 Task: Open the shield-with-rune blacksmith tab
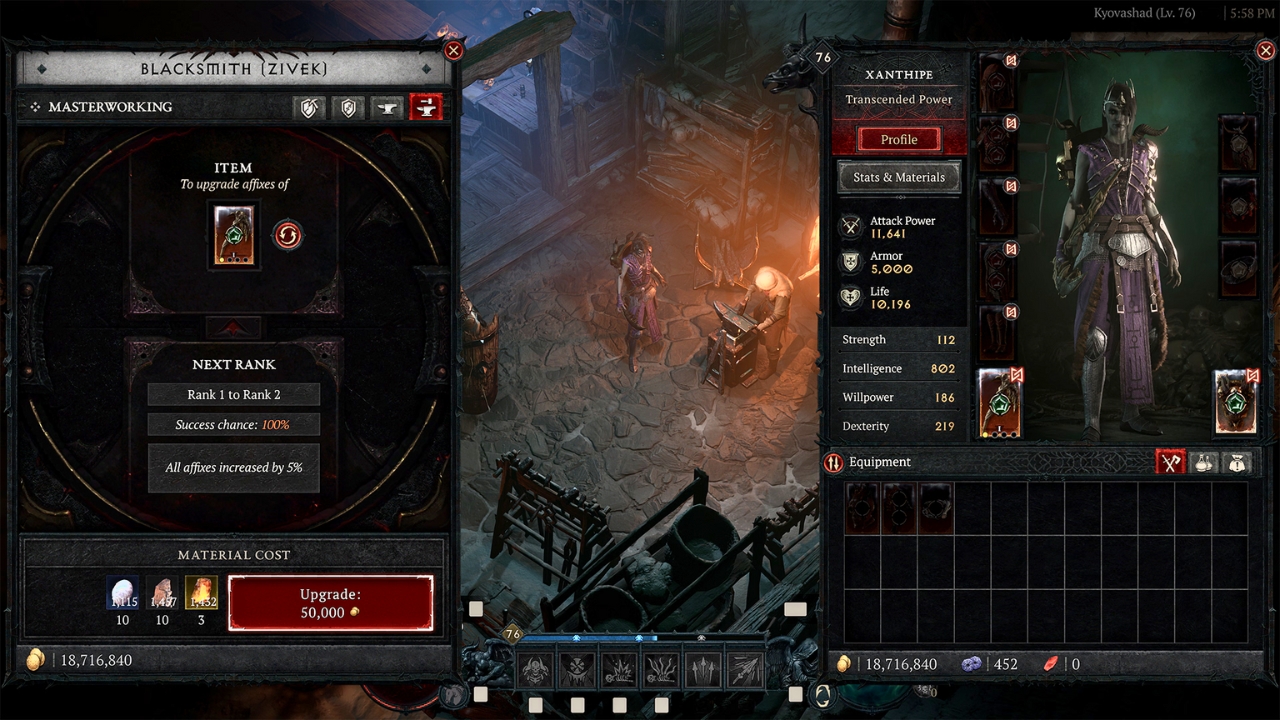tap(349, 107)
